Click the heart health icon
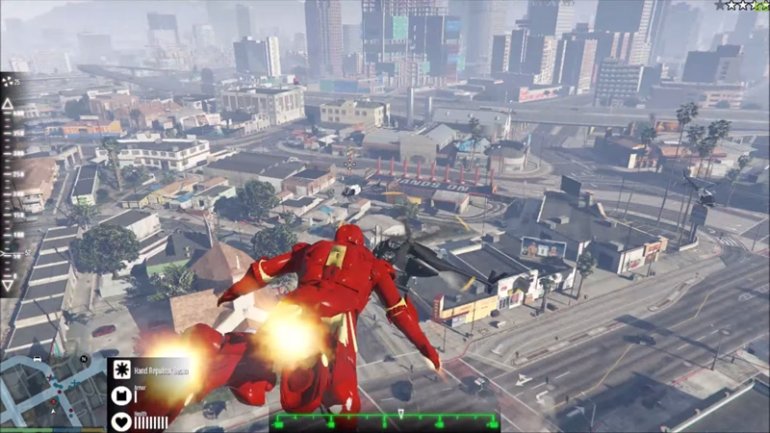 pyautogui.click(x=120, y=421)
